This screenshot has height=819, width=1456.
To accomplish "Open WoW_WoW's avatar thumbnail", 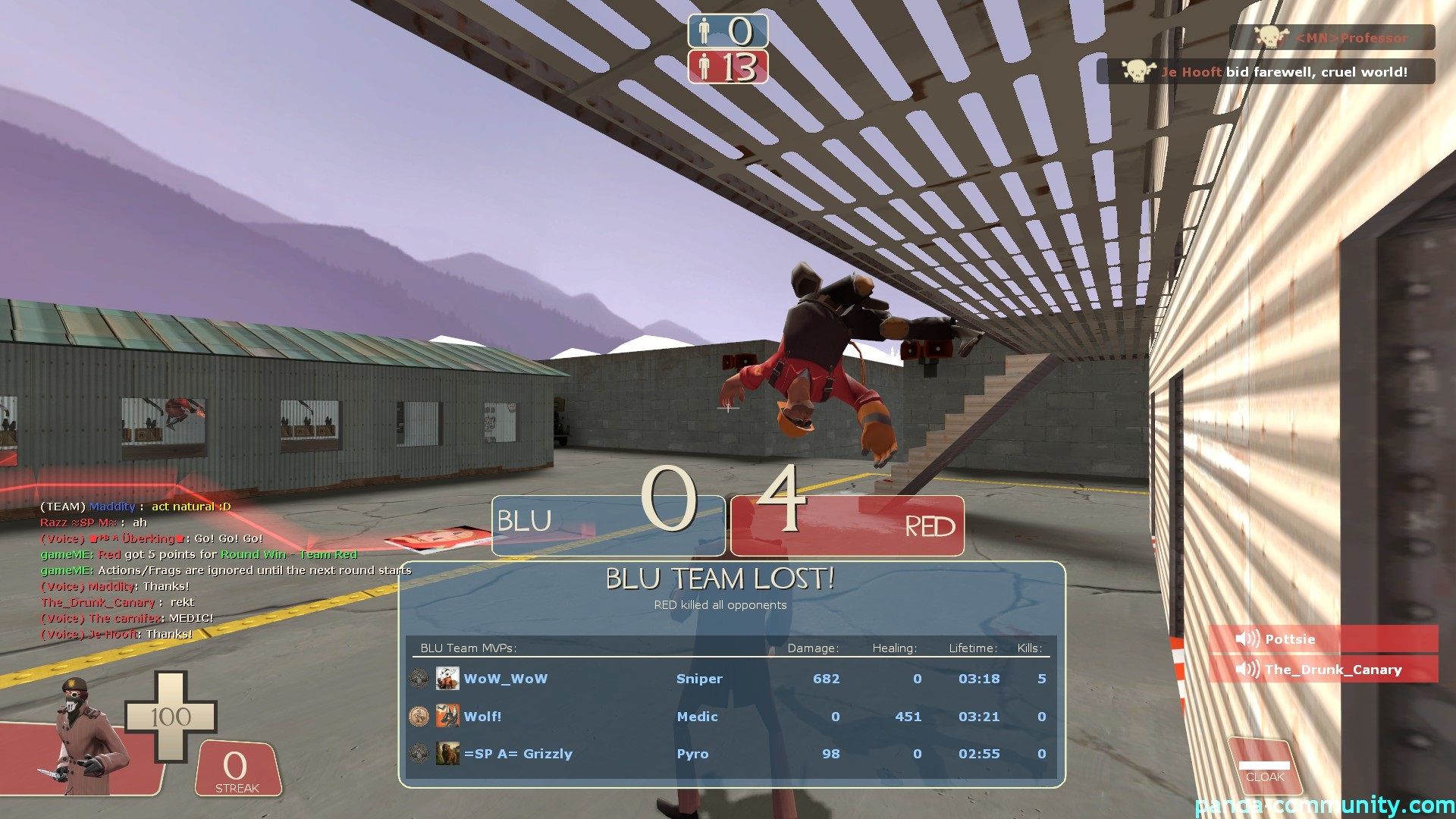I will (x=448, y=679).
